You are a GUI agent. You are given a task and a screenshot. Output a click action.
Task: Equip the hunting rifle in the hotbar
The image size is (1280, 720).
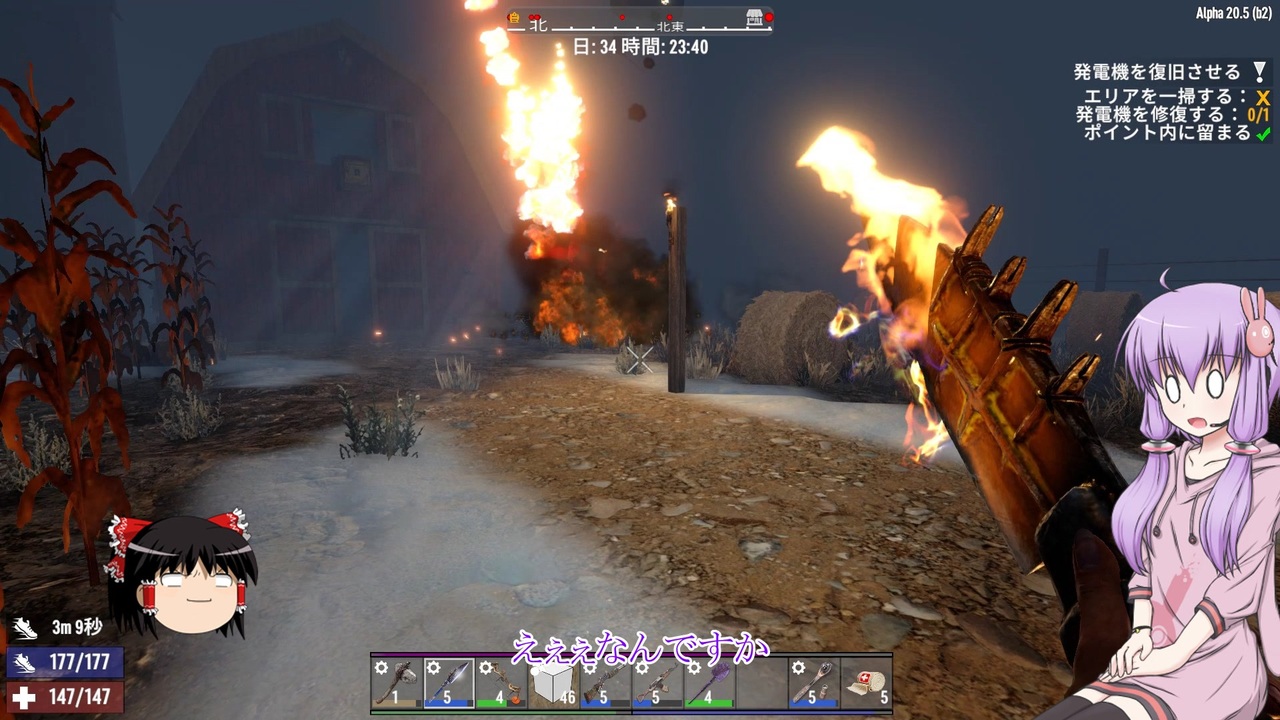pos(605,684)
